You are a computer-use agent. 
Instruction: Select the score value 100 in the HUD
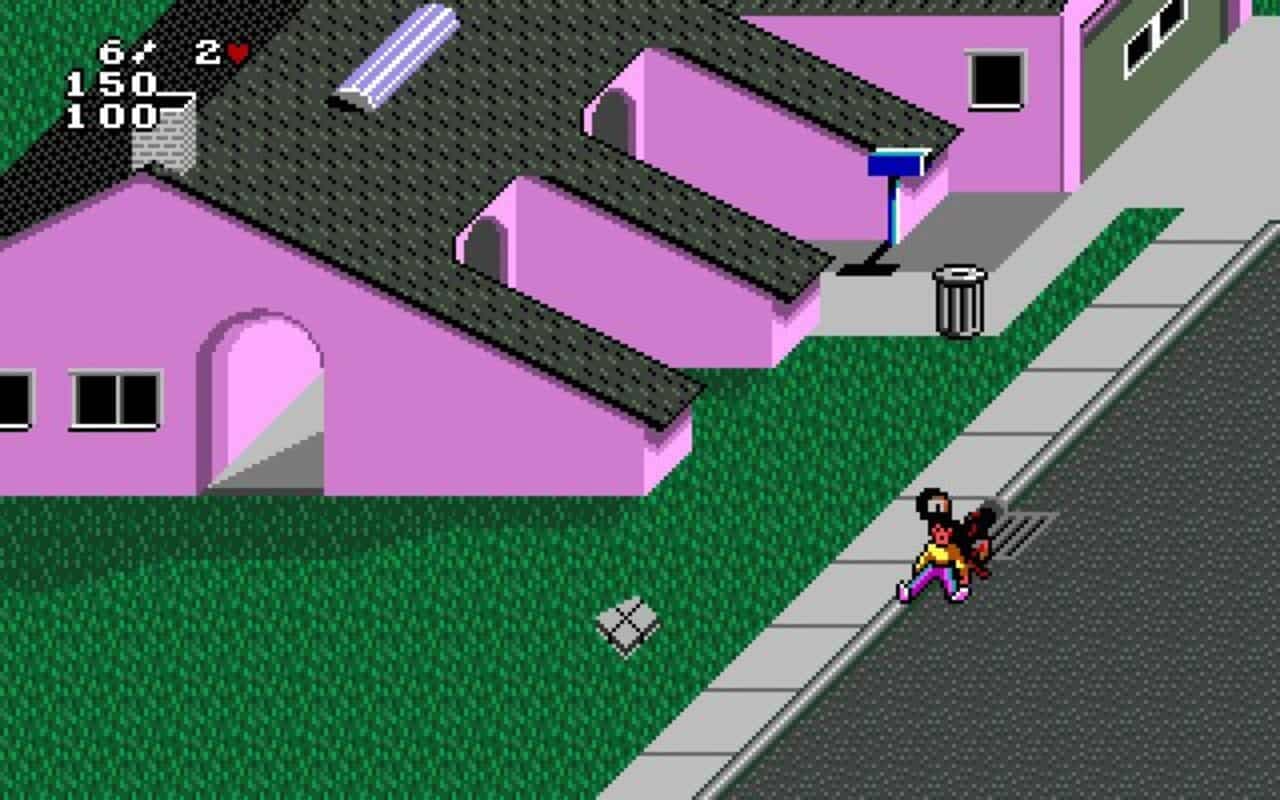[x=110, y=117]
